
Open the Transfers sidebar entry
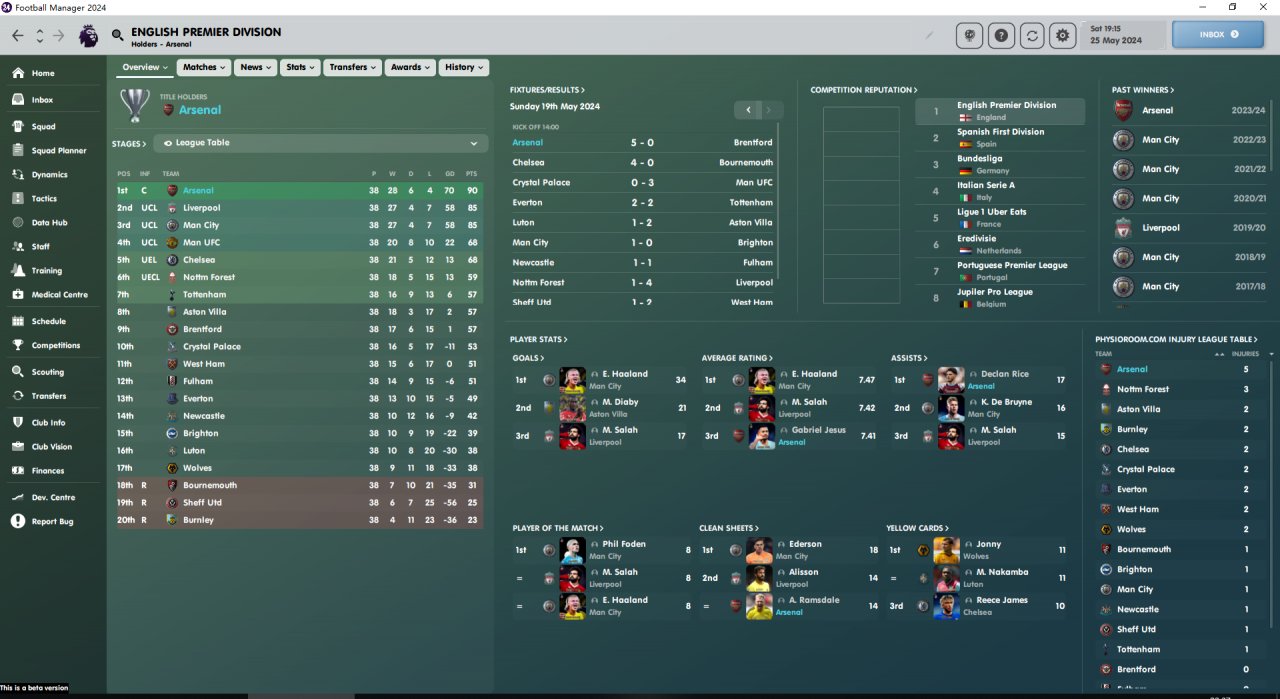[x=48, y=396]
